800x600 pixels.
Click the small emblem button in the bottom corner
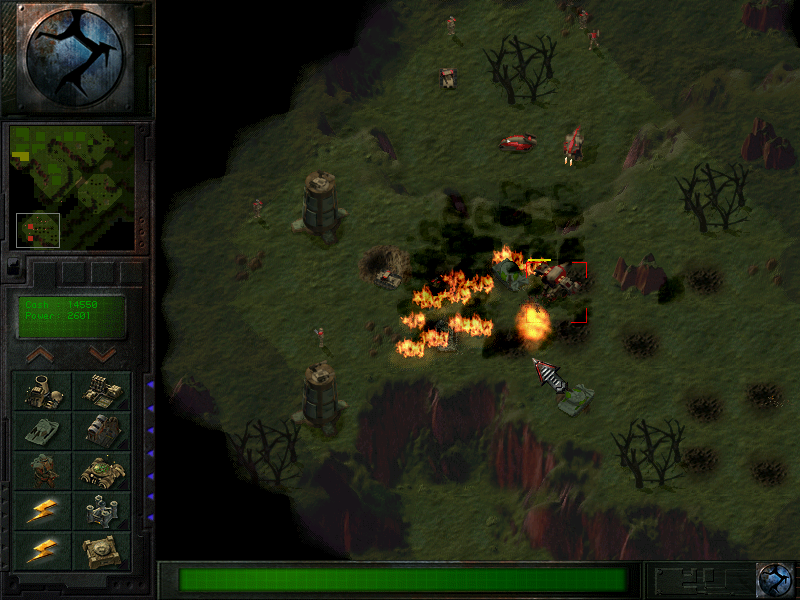tap(773, 579)
